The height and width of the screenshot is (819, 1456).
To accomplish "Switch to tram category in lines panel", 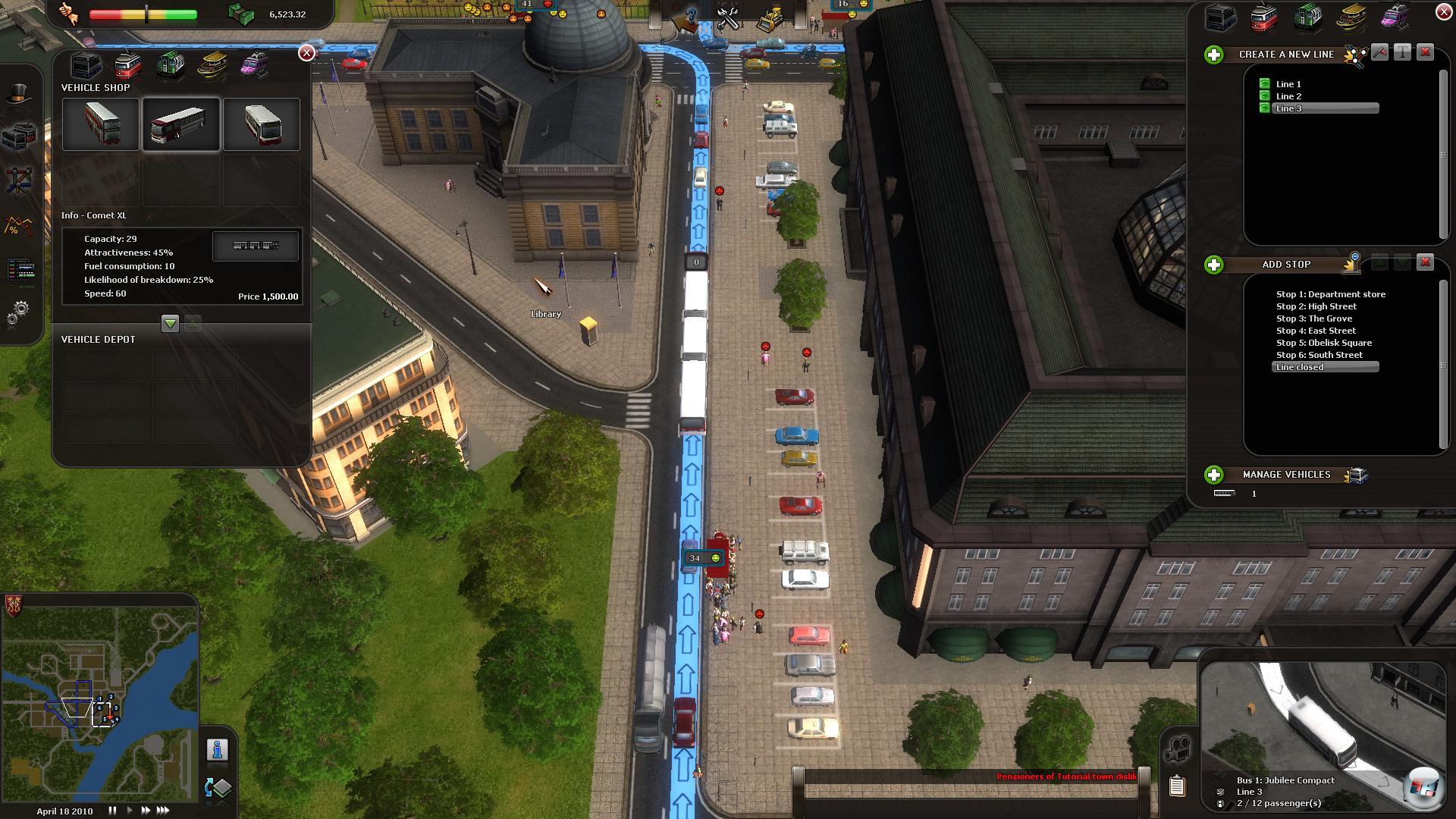I will click(x=1263, y=18).
